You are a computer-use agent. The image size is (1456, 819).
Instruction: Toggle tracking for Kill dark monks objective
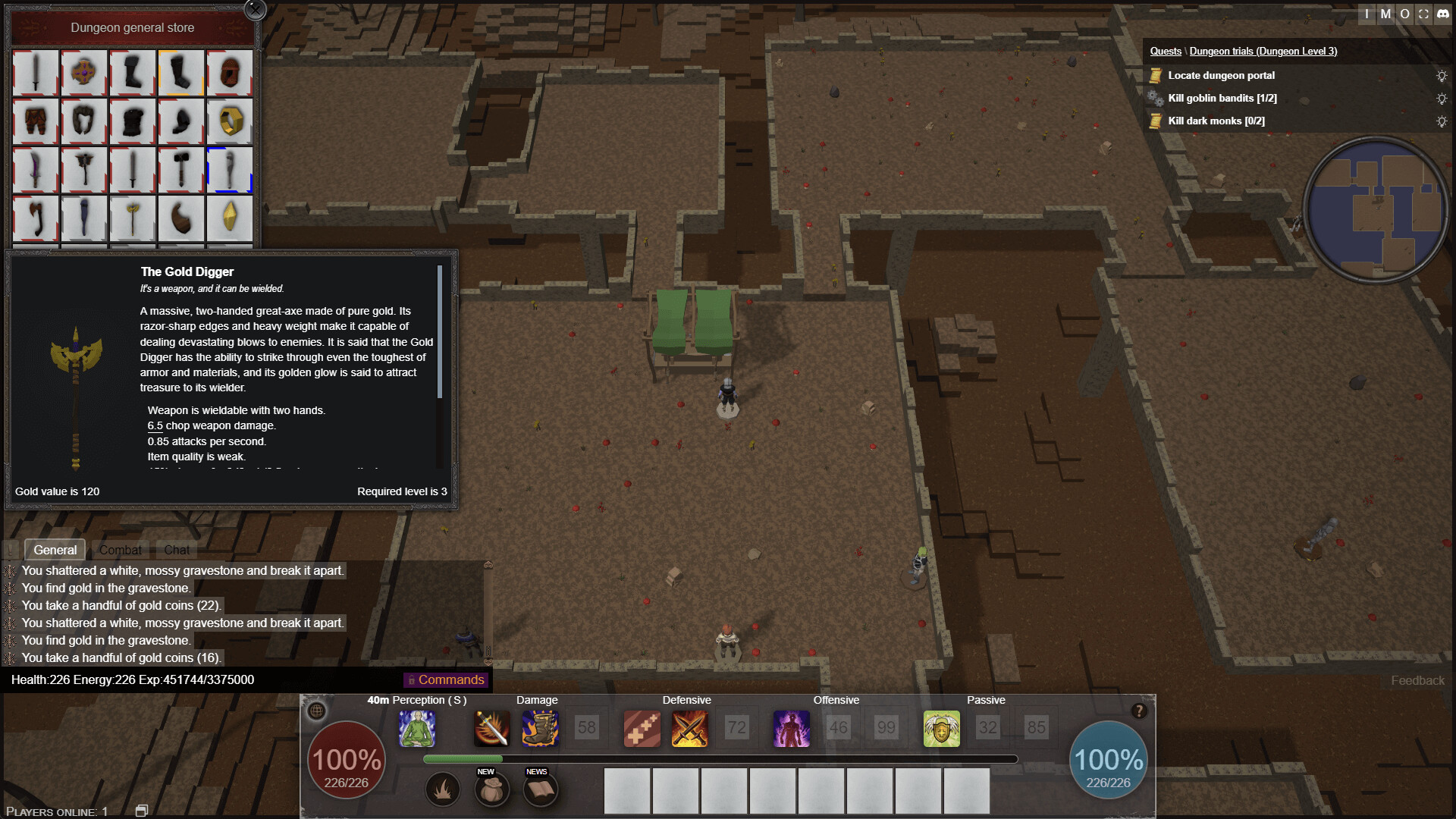pyautogui.click(x=1442, y=121)
